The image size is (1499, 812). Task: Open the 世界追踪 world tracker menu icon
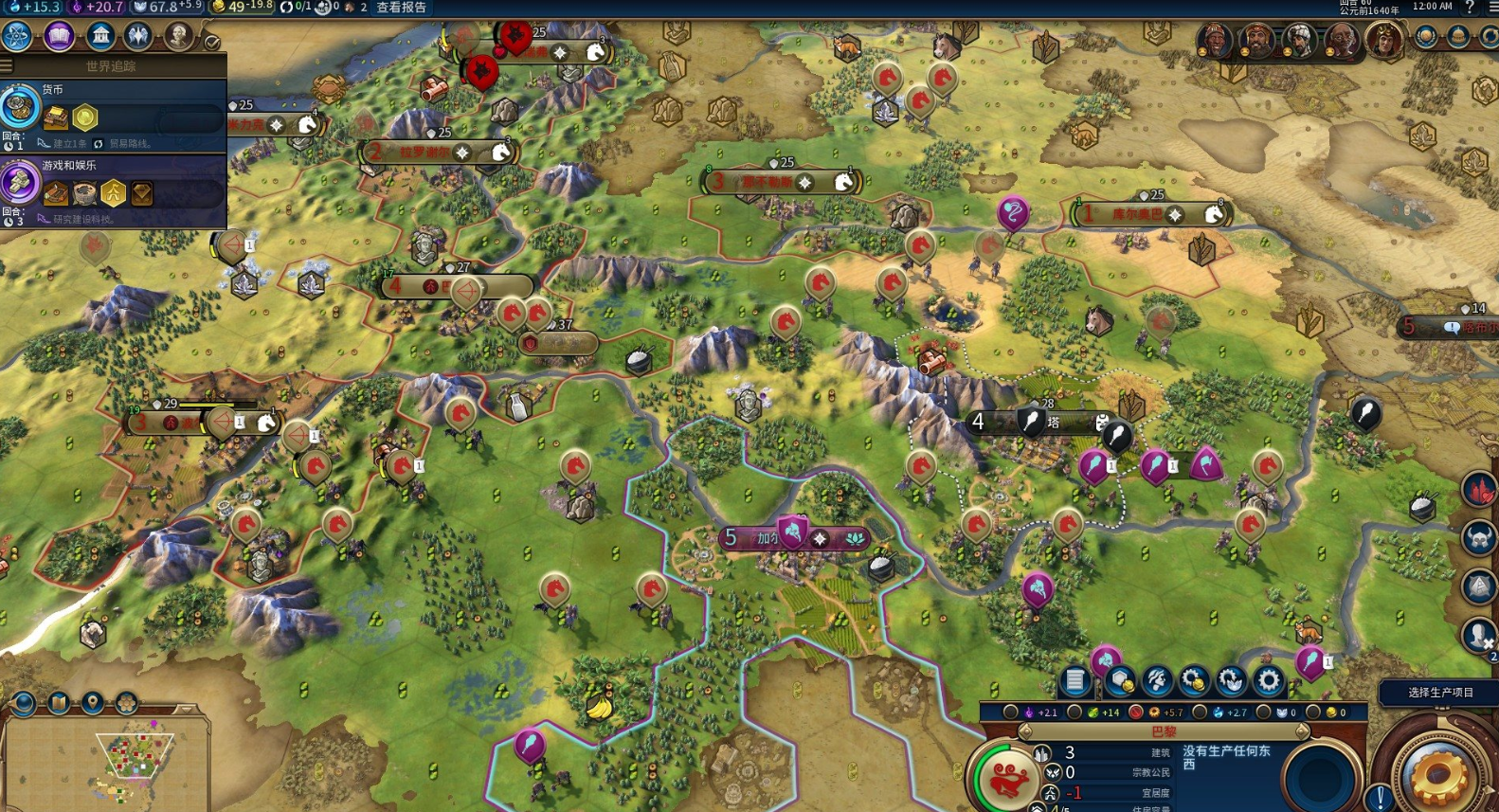coord(7,66)
